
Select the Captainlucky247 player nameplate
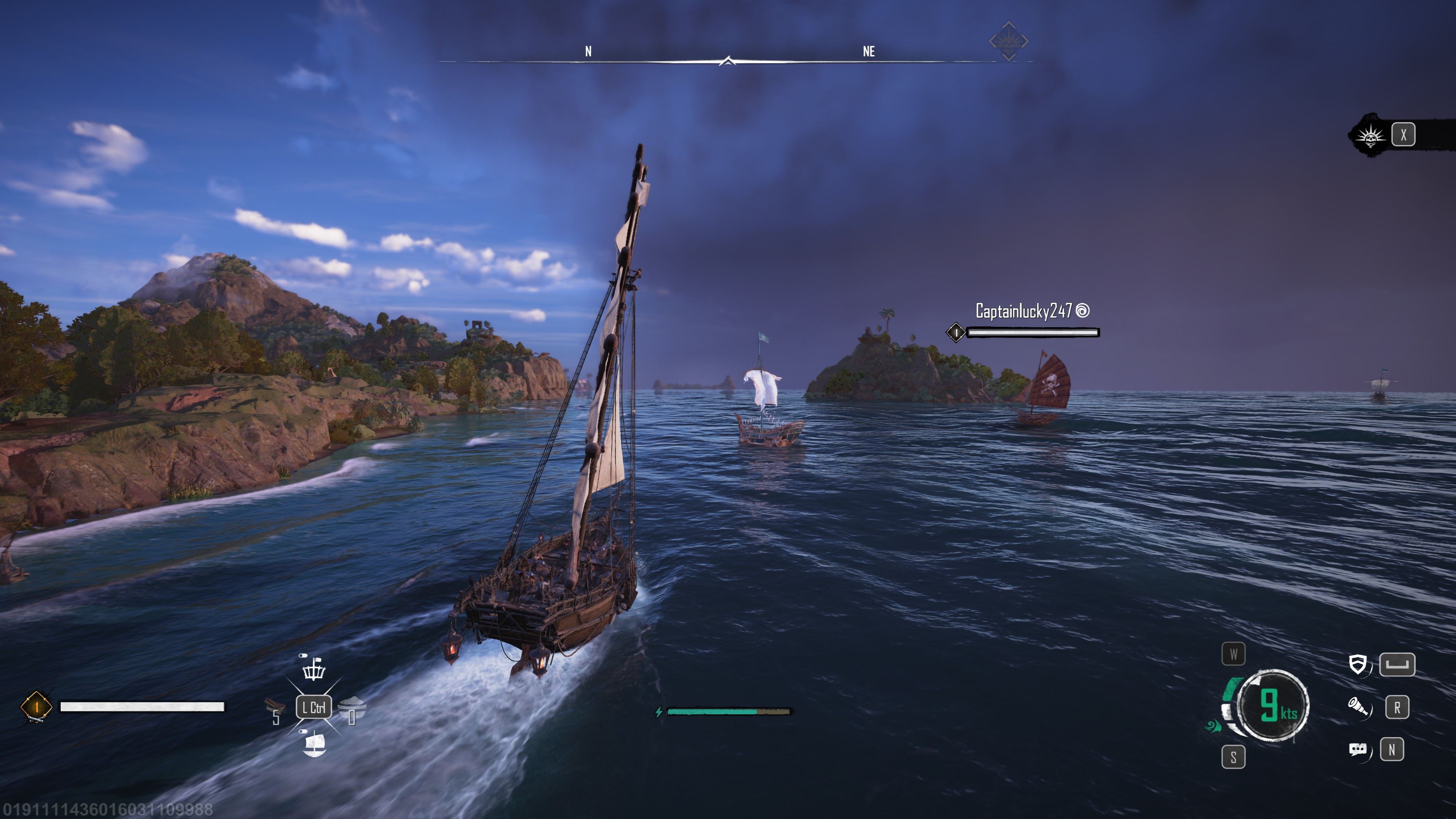tap(1024, 311)
